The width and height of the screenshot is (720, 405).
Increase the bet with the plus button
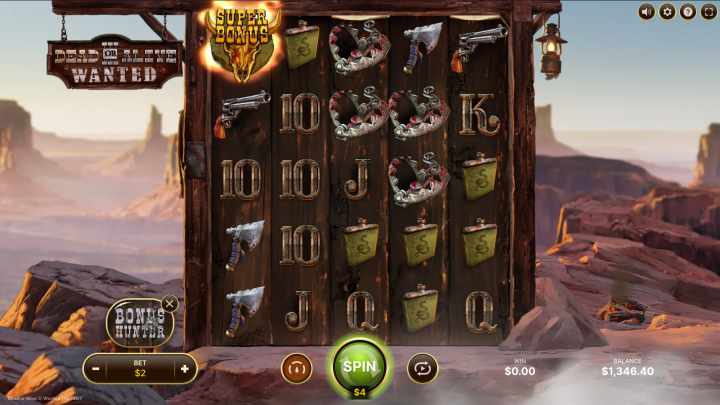184,369
